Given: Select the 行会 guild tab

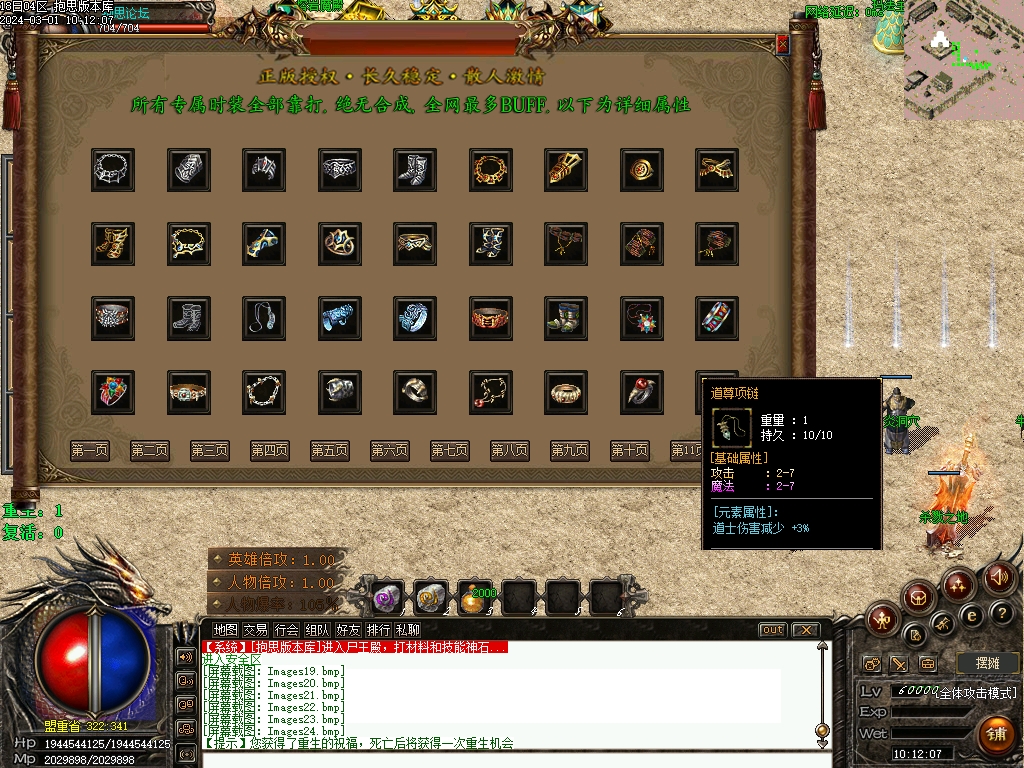Looking at the screenshot, I should (x=287, y=630).
